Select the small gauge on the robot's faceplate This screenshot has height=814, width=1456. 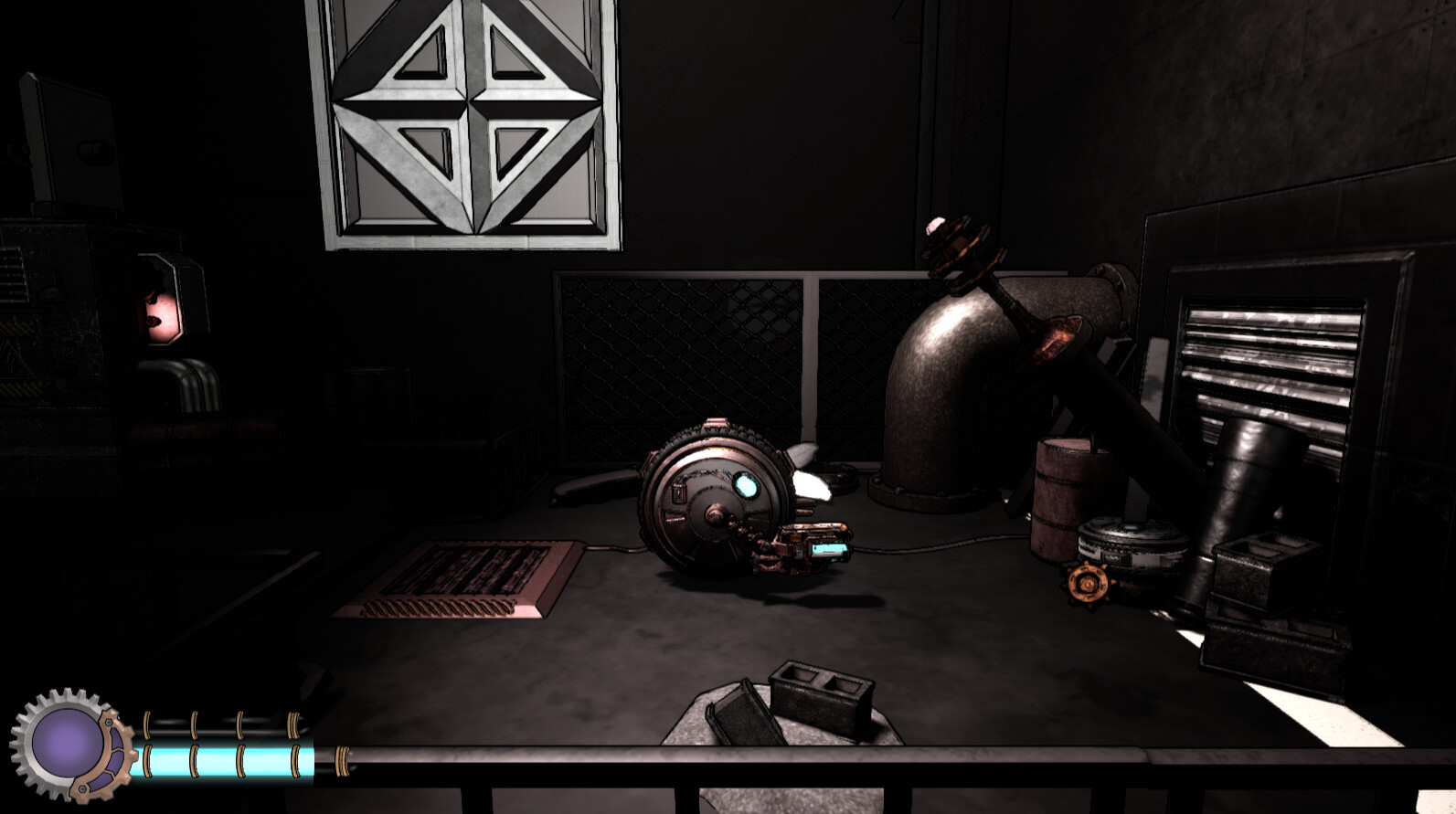(x=680, y=493)
